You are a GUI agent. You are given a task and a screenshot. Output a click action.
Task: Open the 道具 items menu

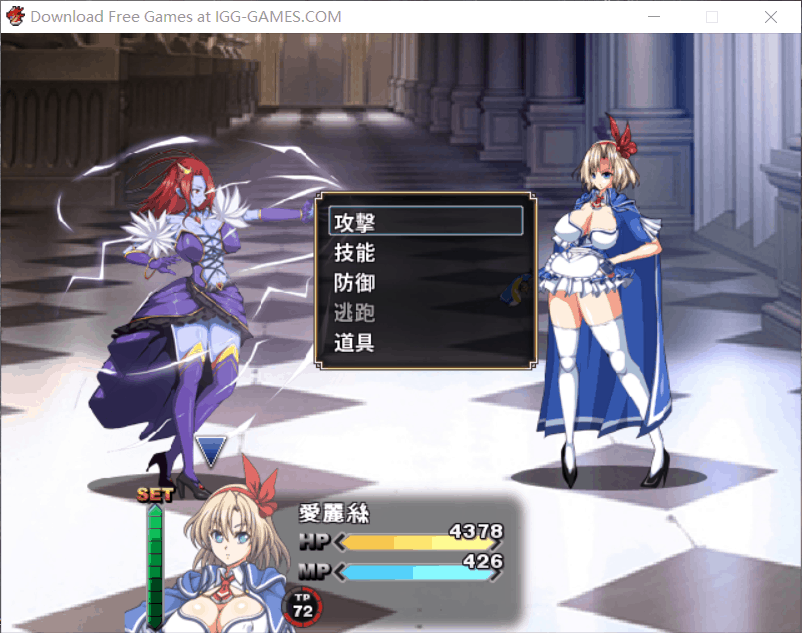click(425, 342)
